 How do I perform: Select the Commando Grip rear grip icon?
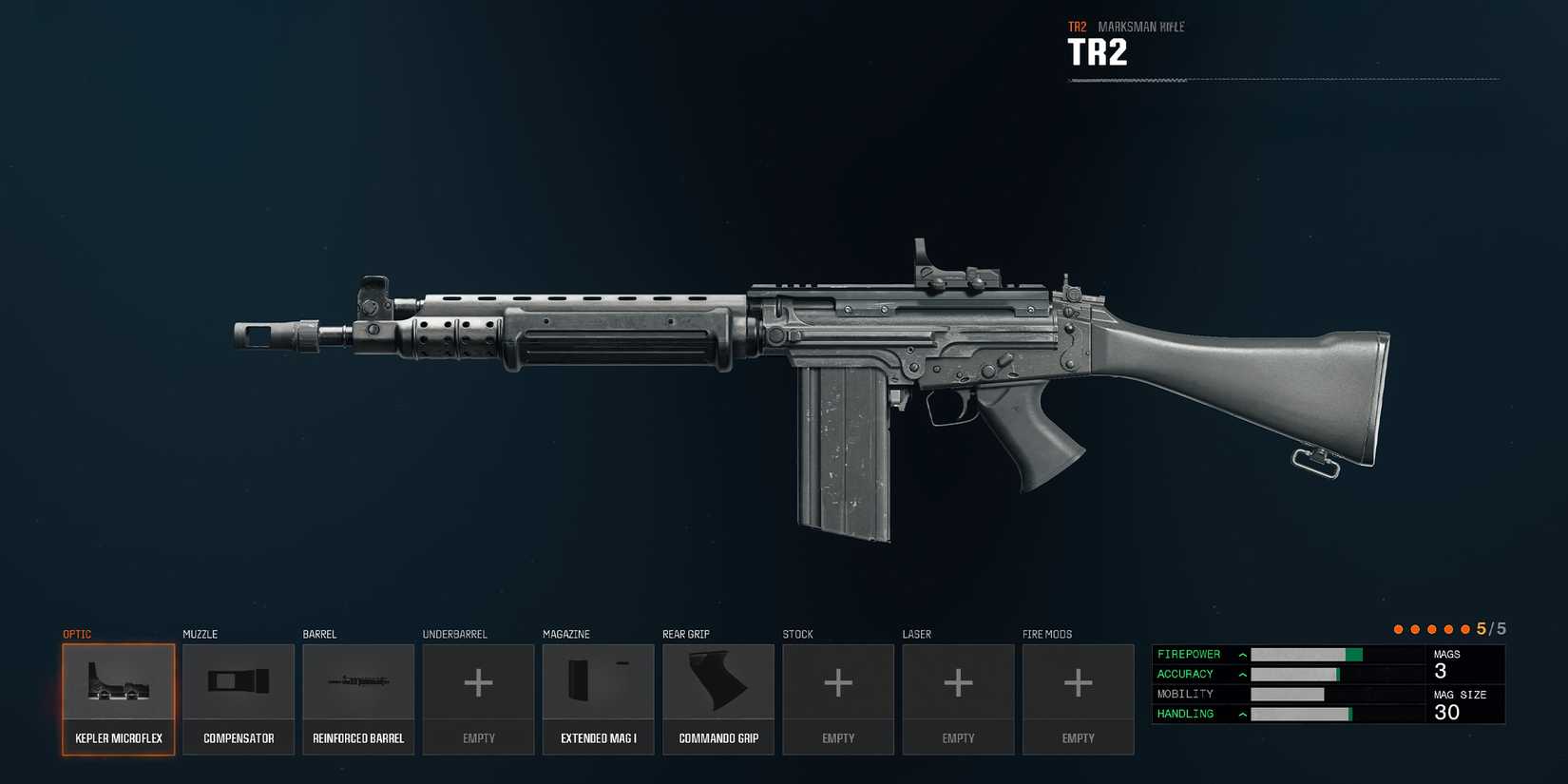pos(717,682)
